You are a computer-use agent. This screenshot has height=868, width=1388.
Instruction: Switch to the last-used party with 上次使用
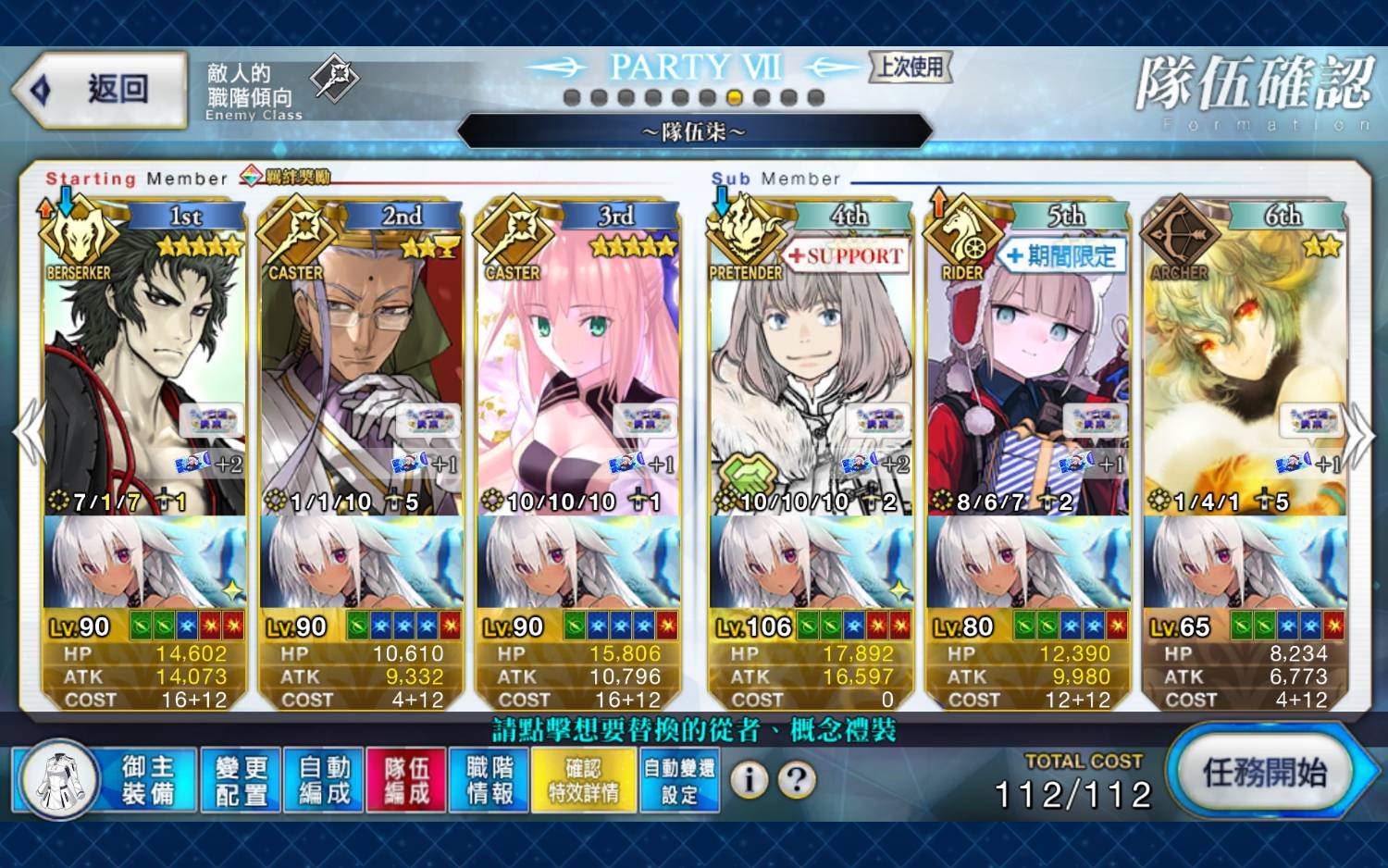point(911,67)
